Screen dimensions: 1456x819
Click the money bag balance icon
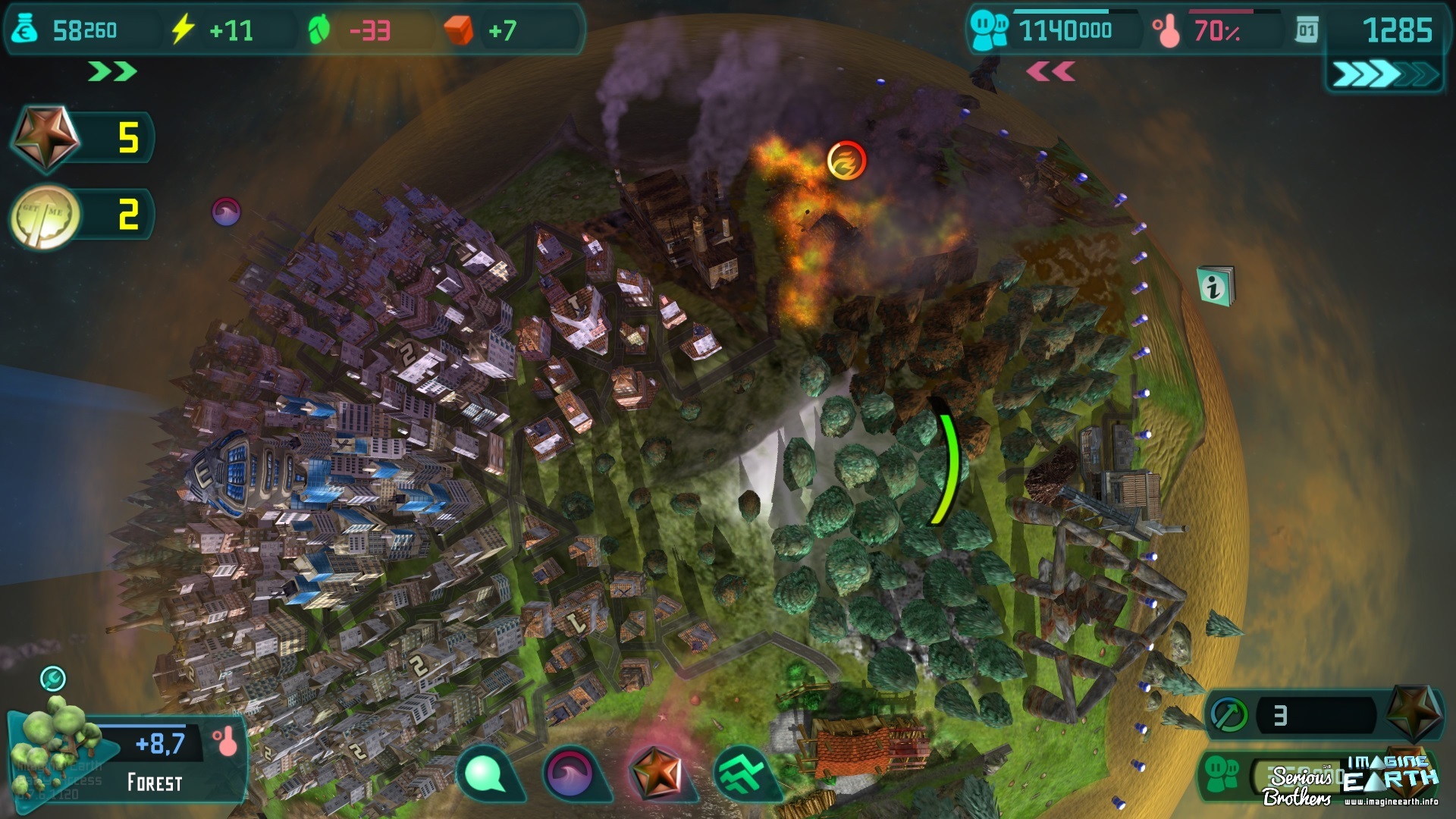(25, 30)
